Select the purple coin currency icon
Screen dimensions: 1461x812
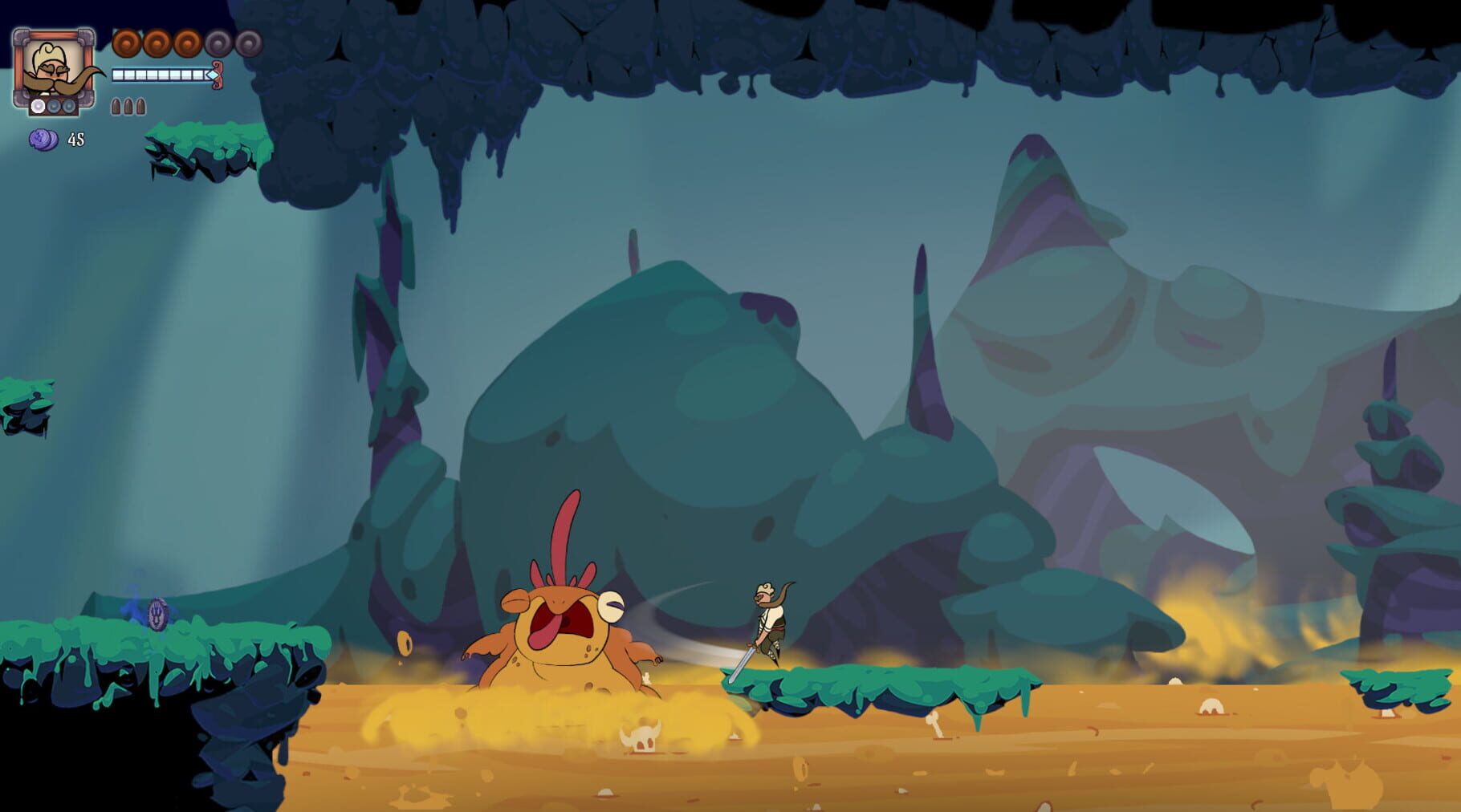pos(43,140)
